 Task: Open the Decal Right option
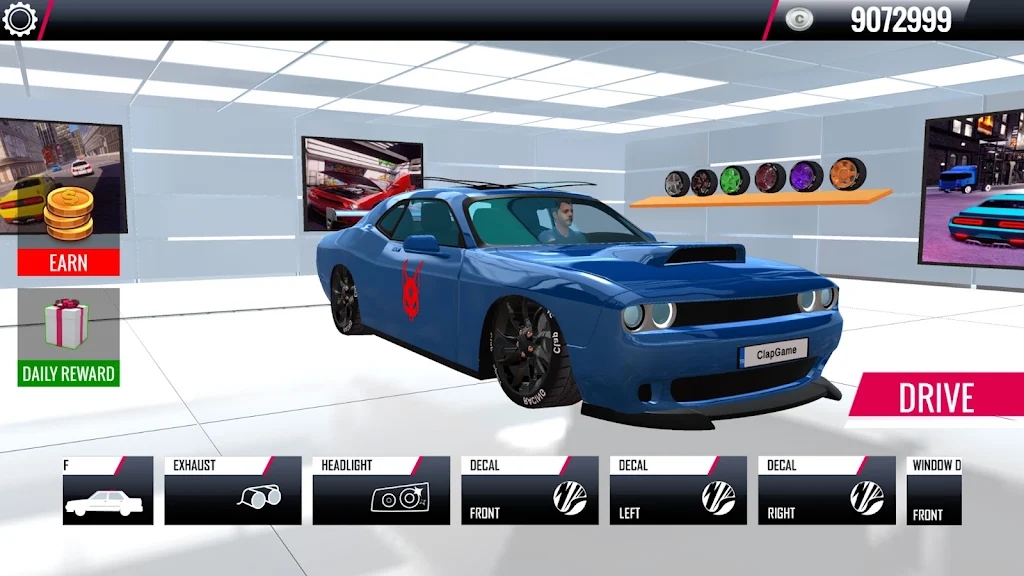pyautogui.click(x=826, y=490)
